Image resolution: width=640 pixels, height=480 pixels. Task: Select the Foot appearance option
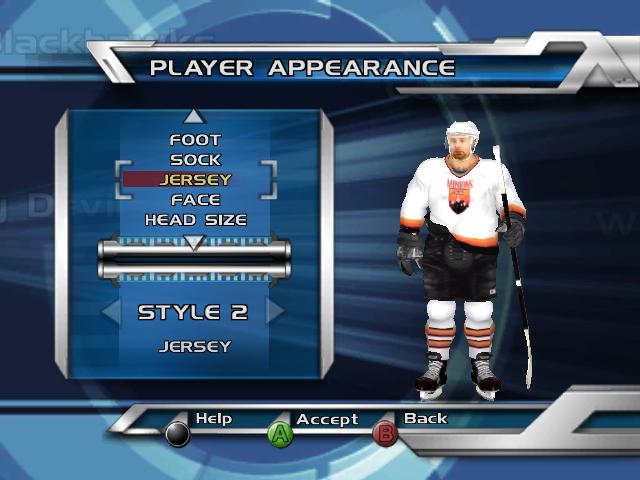pos(195,140)
